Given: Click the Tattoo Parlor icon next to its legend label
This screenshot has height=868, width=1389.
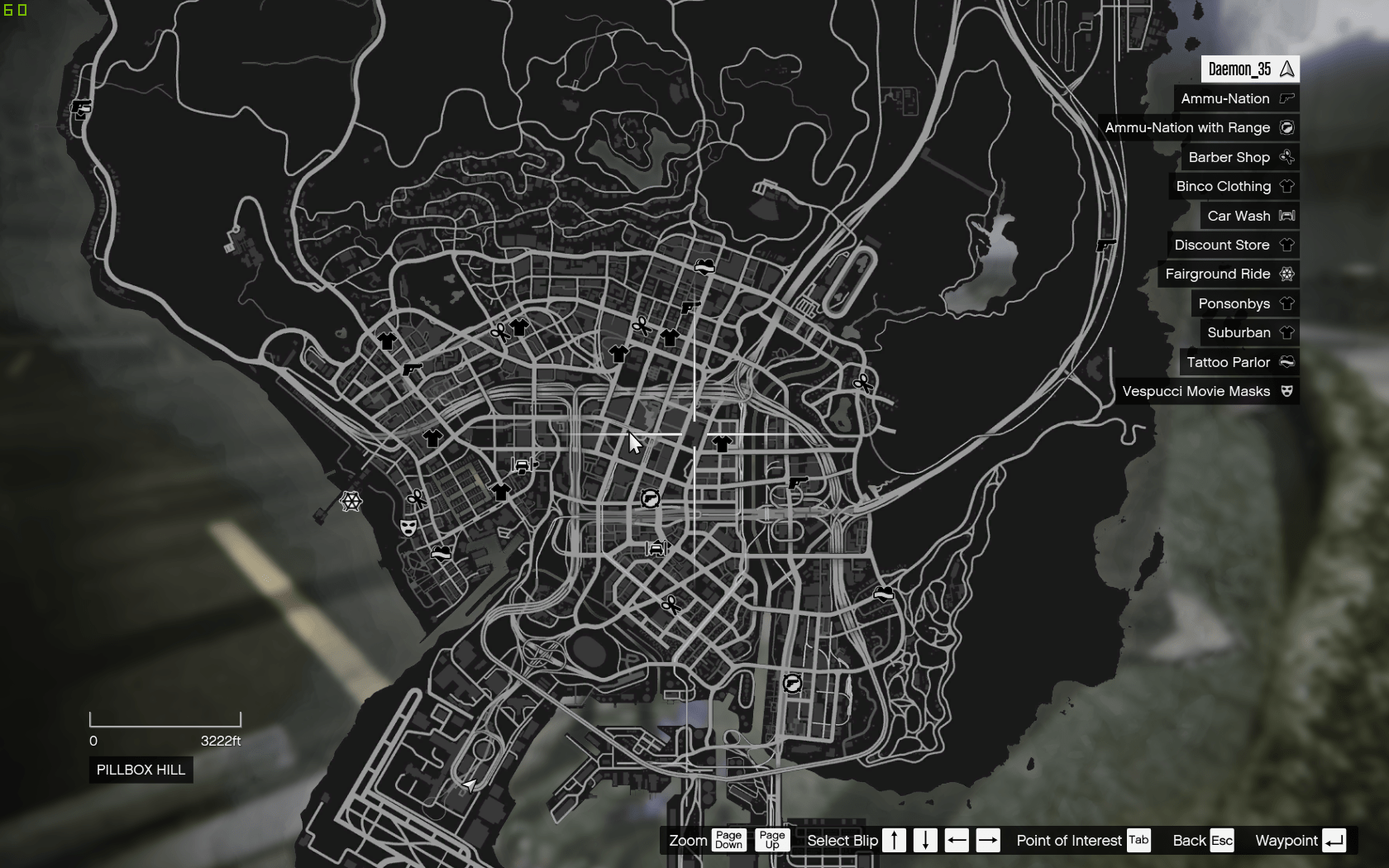Looking at the screenshot, I should [1286, 362].
